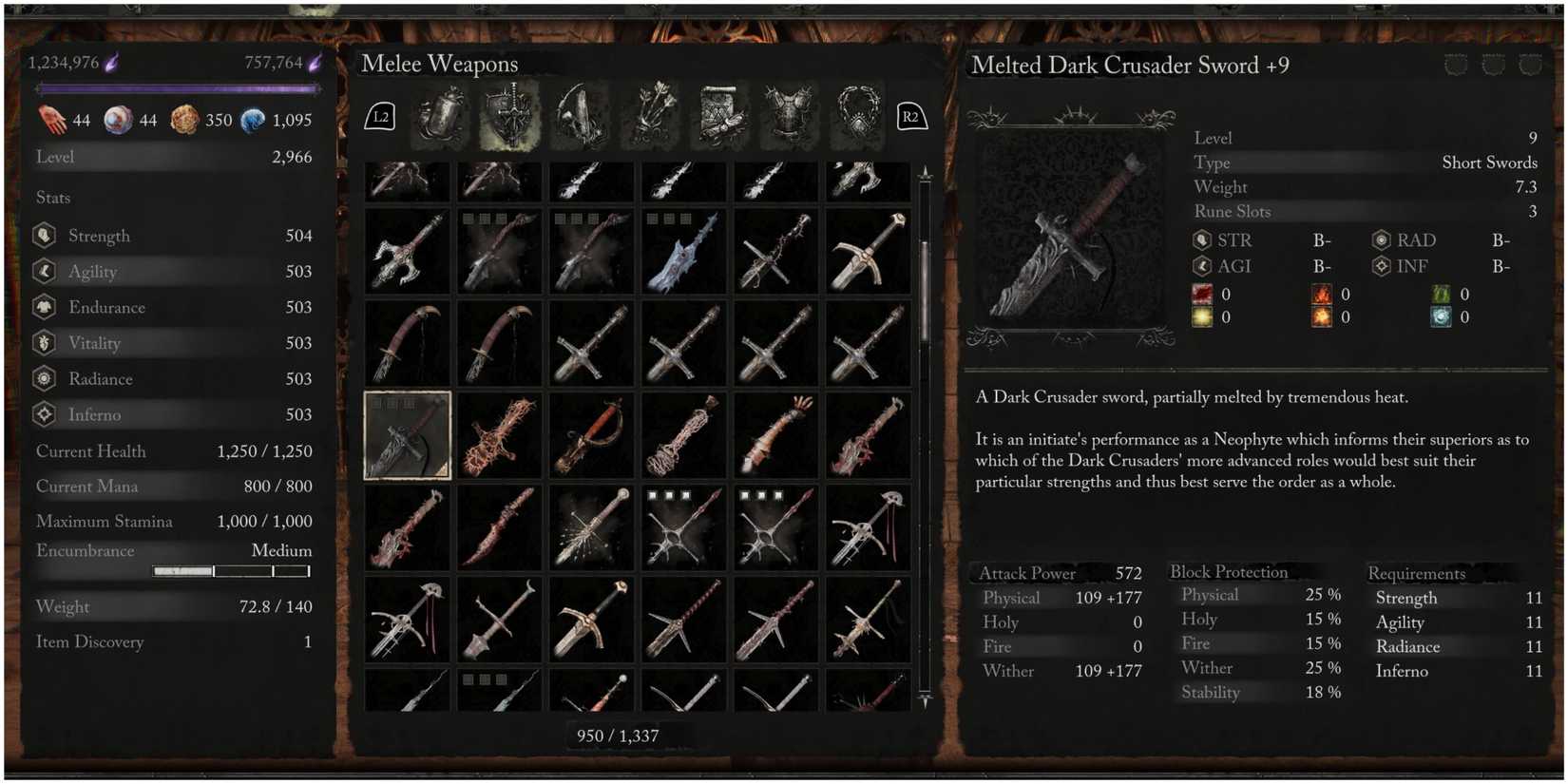Open the Spell scroll category icon
Screen dimensions: 1568x784
[x=722, y=116]
